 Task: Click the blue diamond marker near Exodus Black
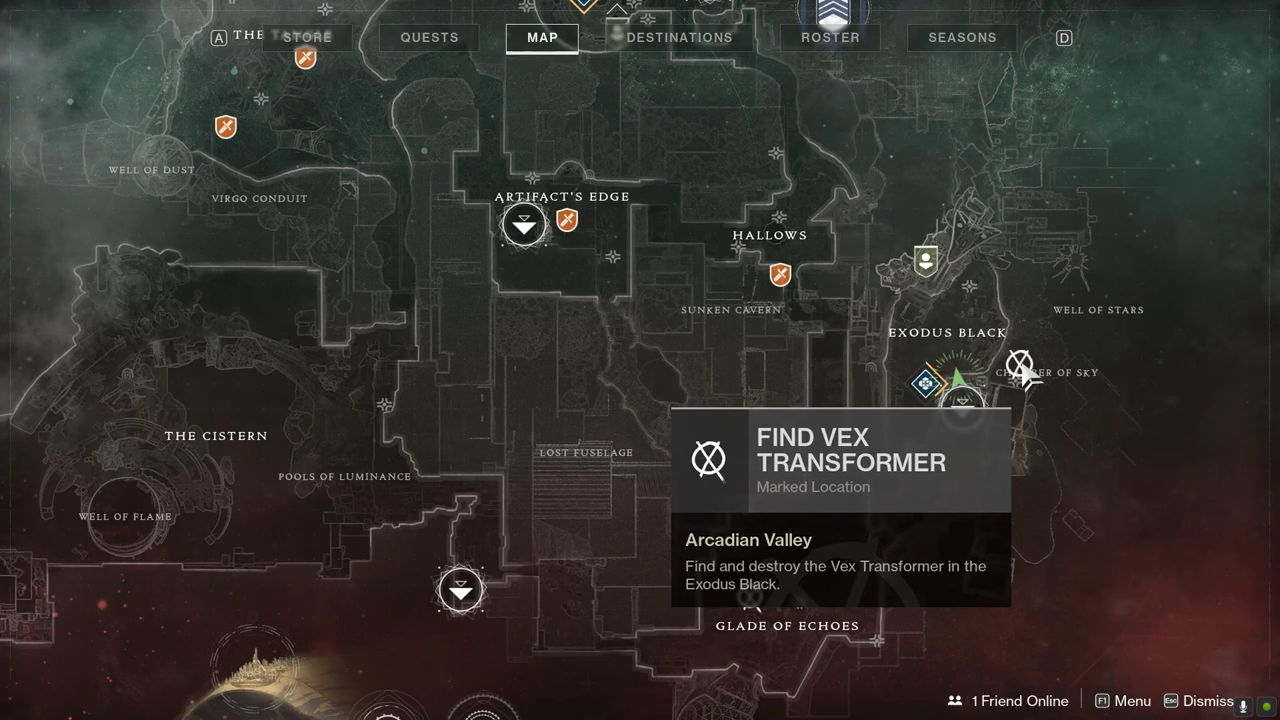(x=926, y=382)
